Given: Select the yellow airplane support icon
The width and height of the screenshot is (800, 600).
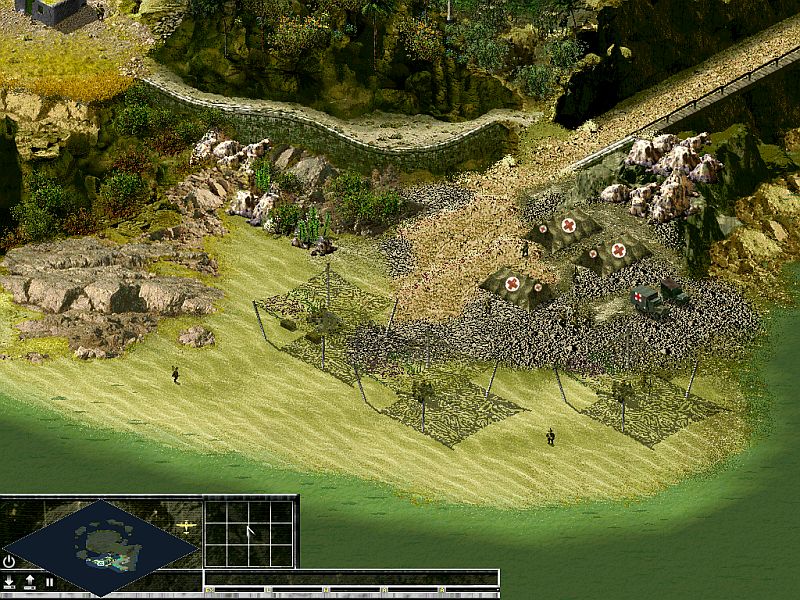Looking at the screenshot, I should pos(185,524).
